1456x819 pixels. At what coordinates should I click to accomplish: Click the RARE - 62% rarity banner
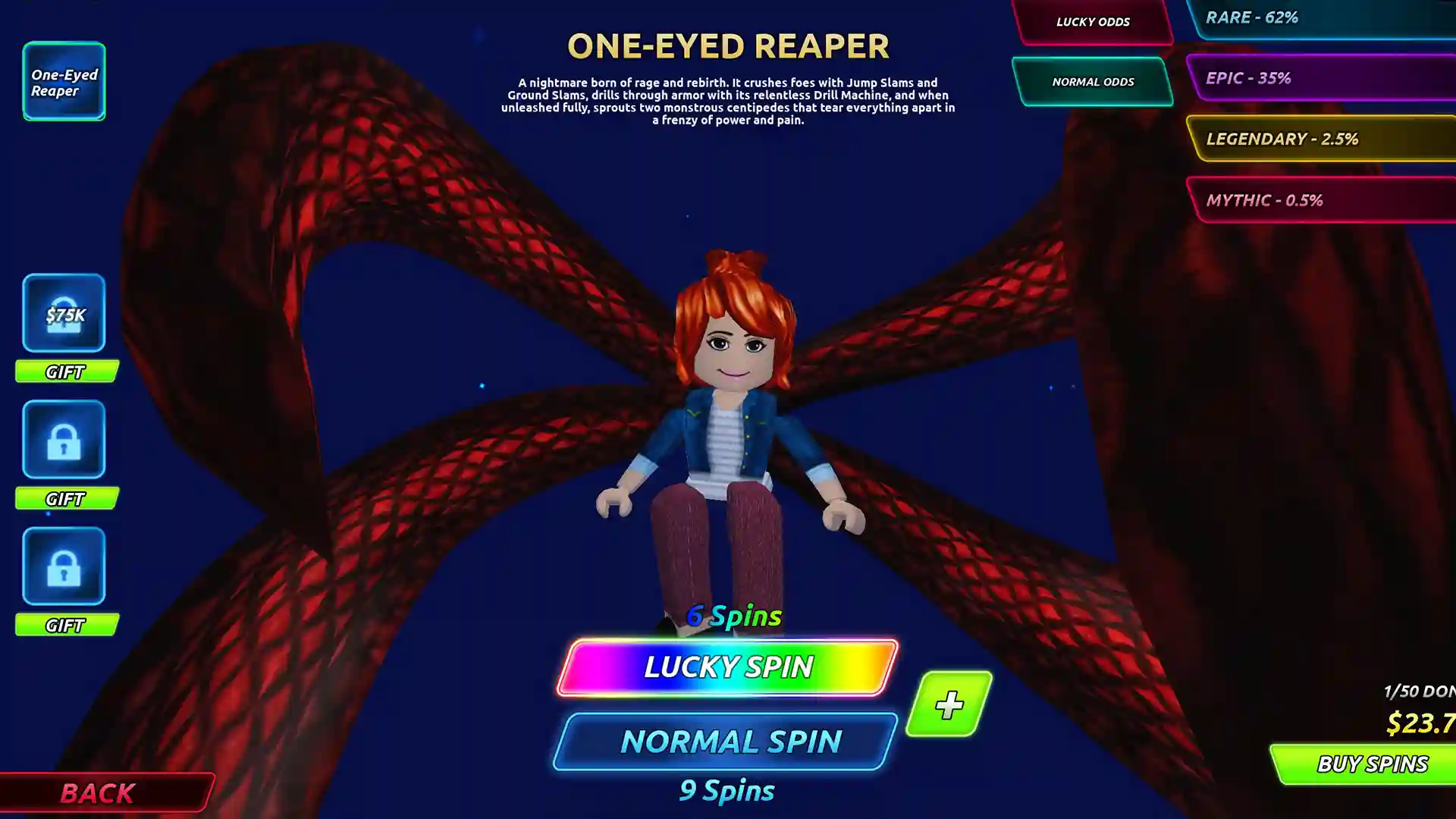(x=1327, y=19)
